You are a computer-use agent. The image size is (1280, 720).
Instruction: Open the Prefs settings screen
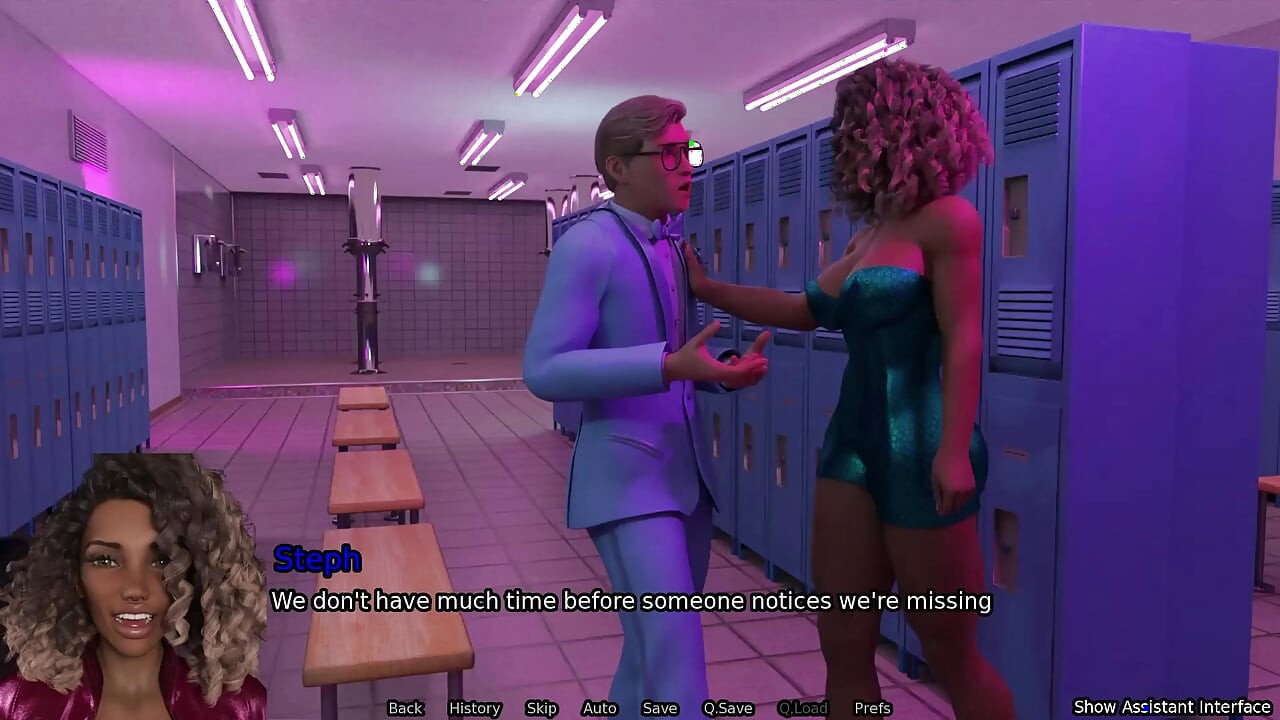tap(874, 708)
